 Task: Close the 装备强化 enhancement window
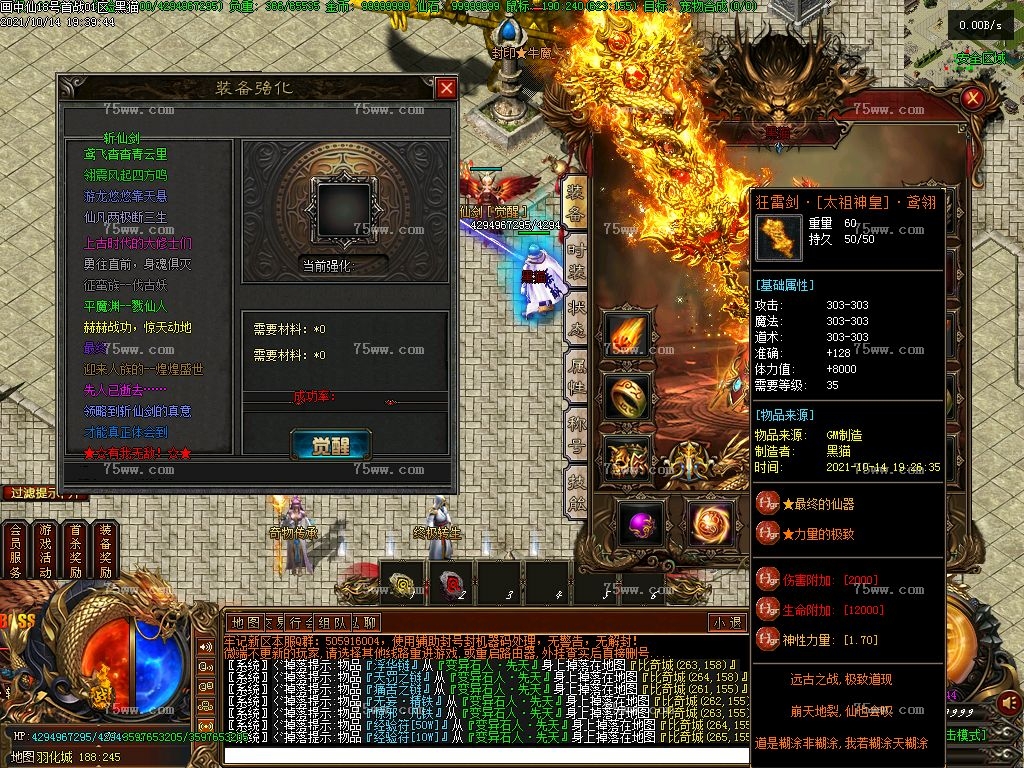pyautogui.click(x=446, y=88)
